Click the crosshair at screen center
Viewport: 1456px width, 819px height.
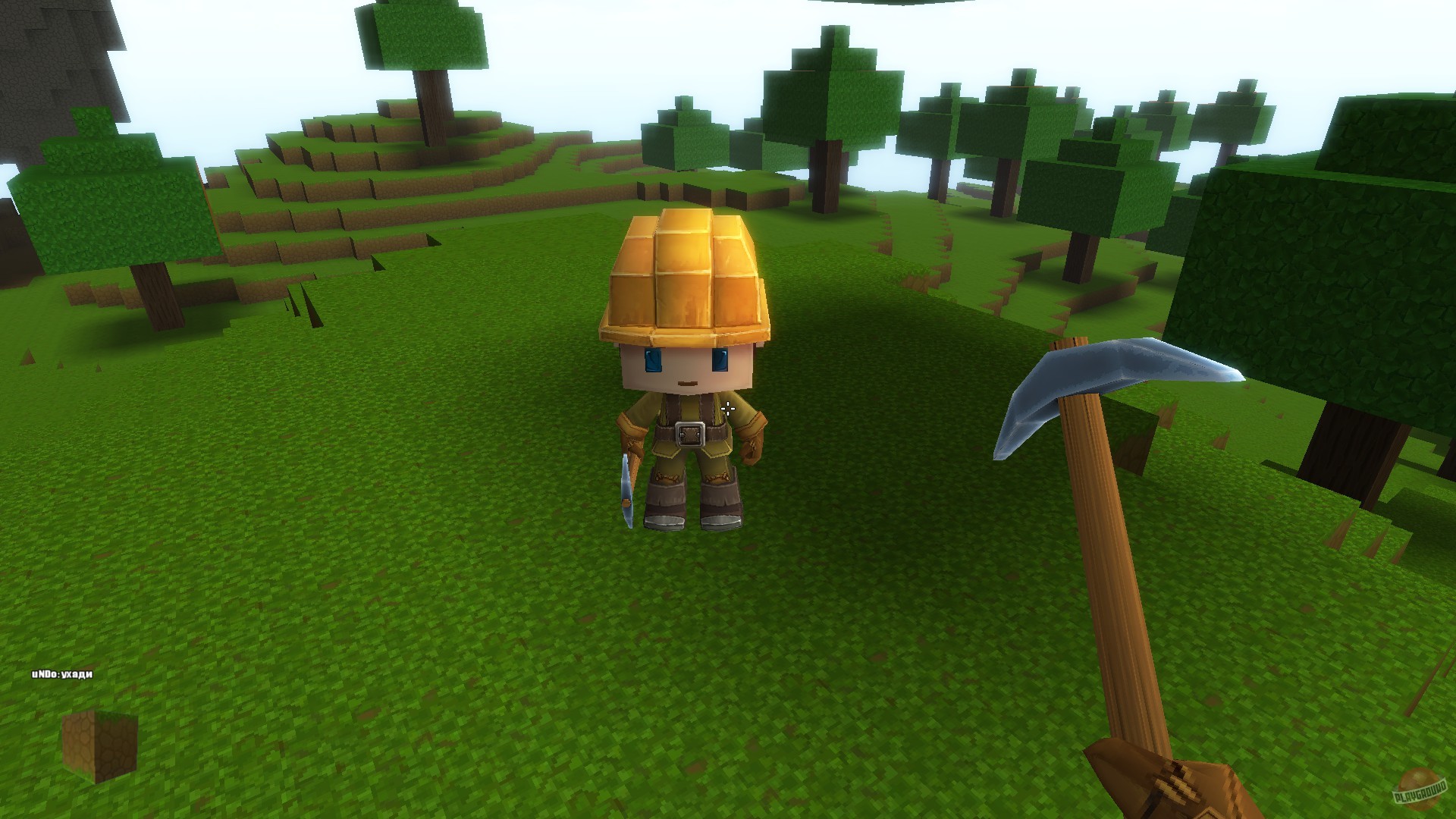point(728,409)
